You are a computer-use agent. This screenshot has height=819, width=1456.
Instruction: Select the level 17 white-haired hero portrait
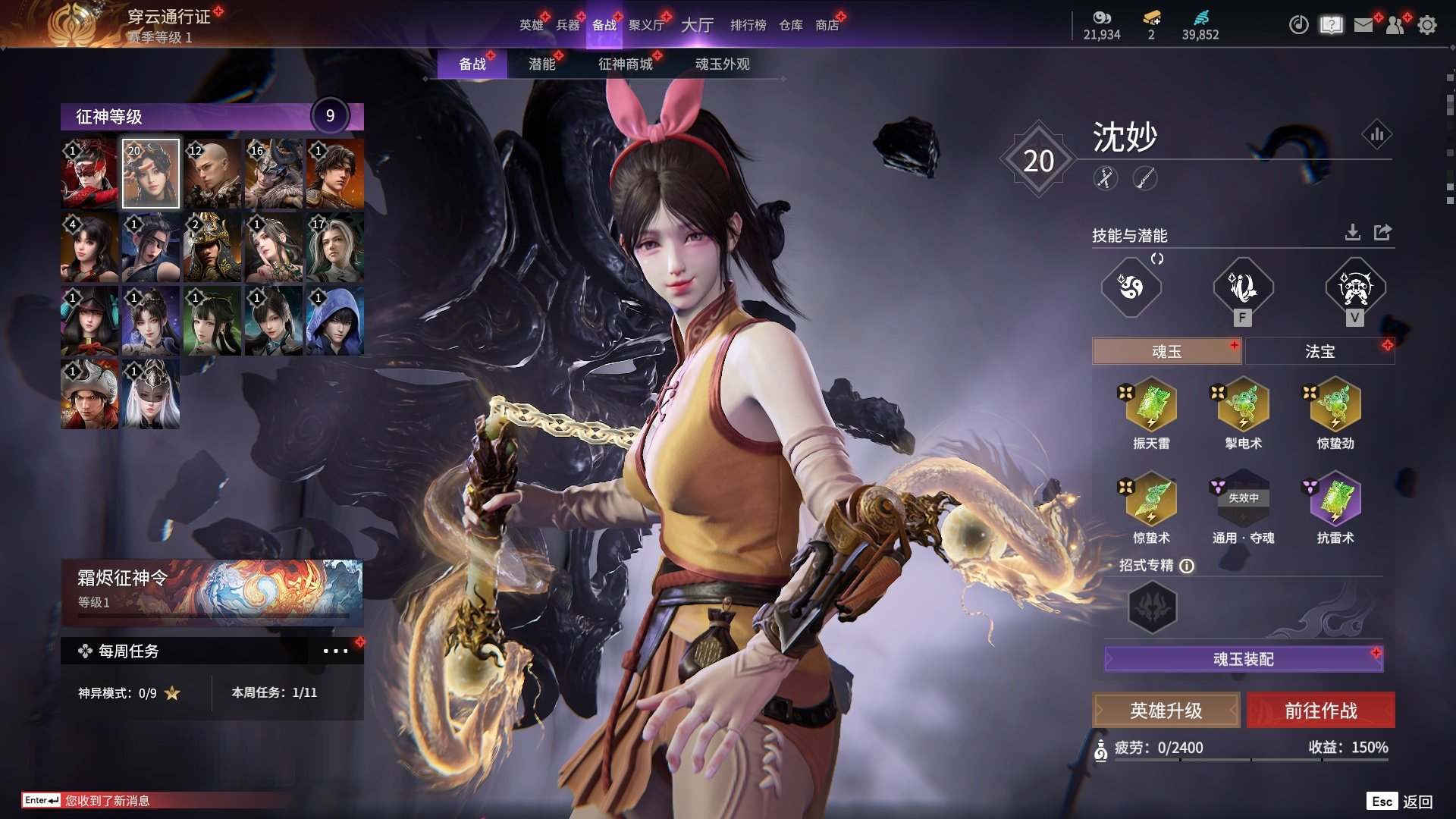coord(334,247)
